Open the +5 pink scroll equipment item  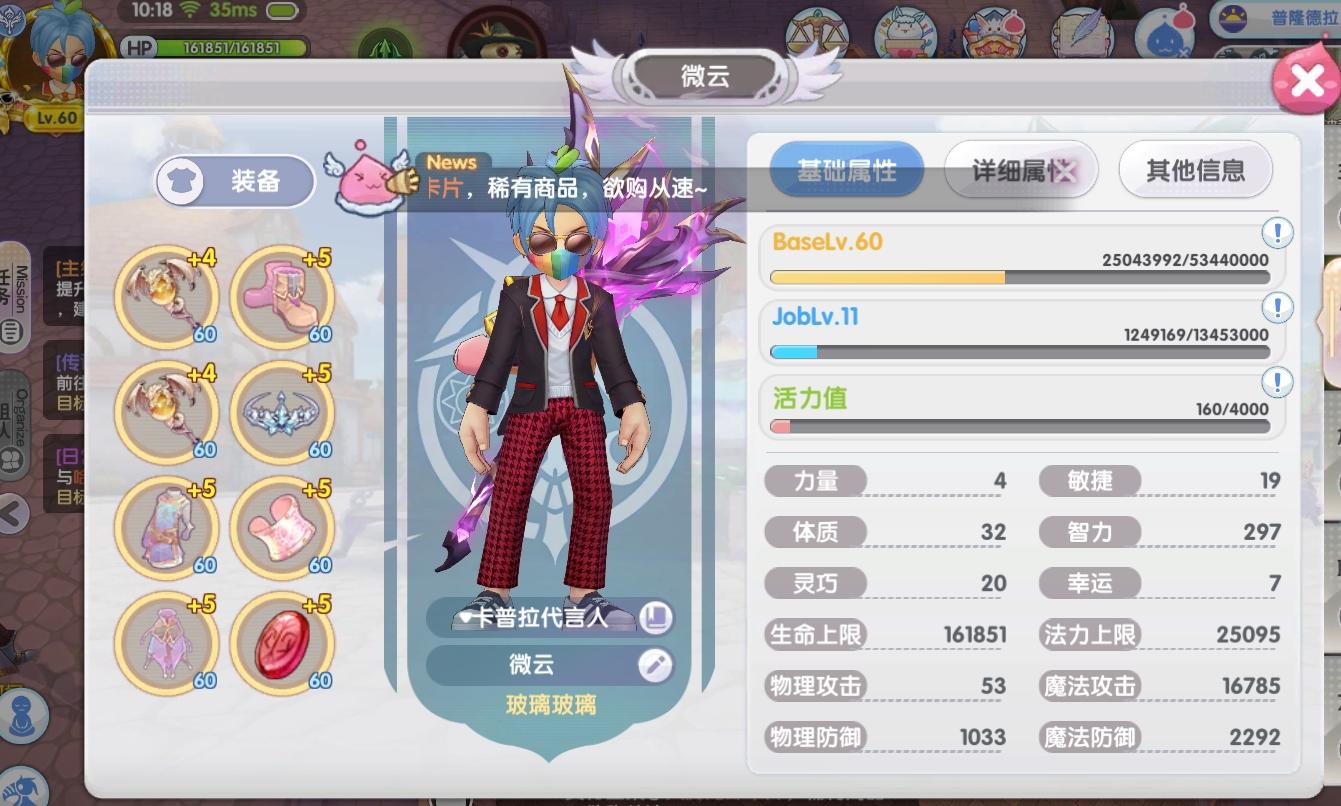[x=281, y=528]
